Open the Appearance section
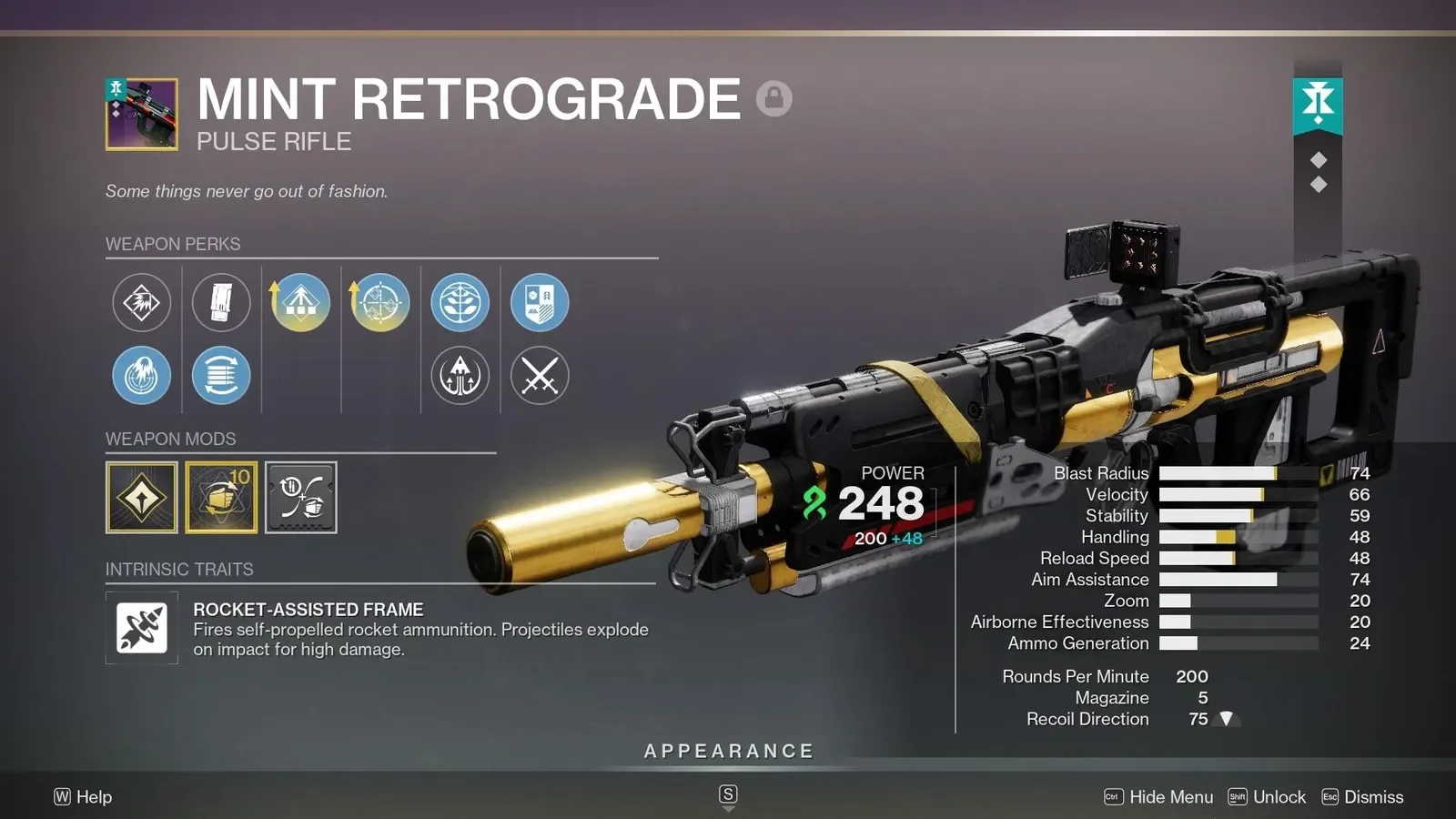This screenshot has height=819, width=1456. pos(728,752)
